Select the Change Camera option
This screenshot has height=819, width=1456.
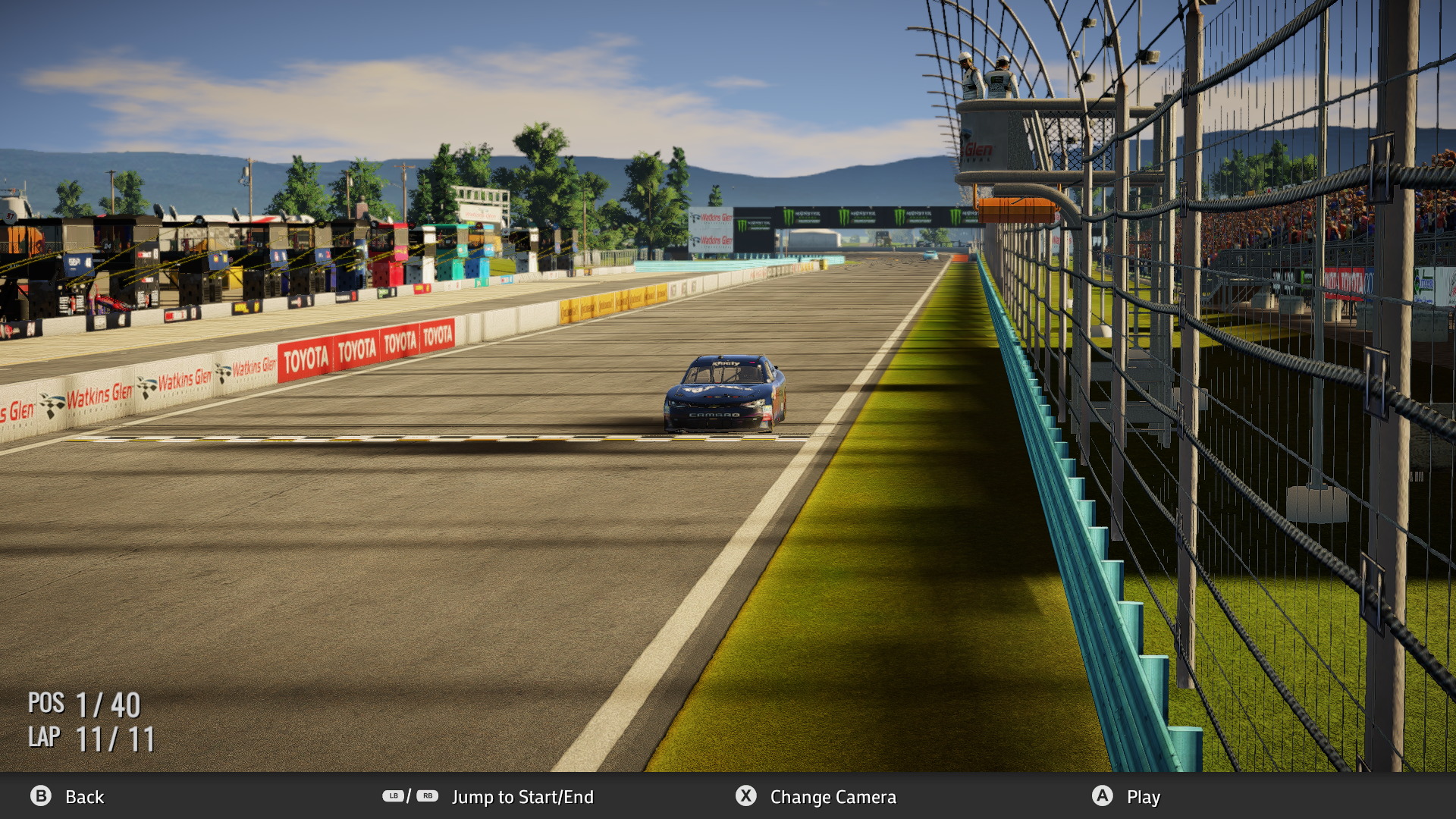832,797
